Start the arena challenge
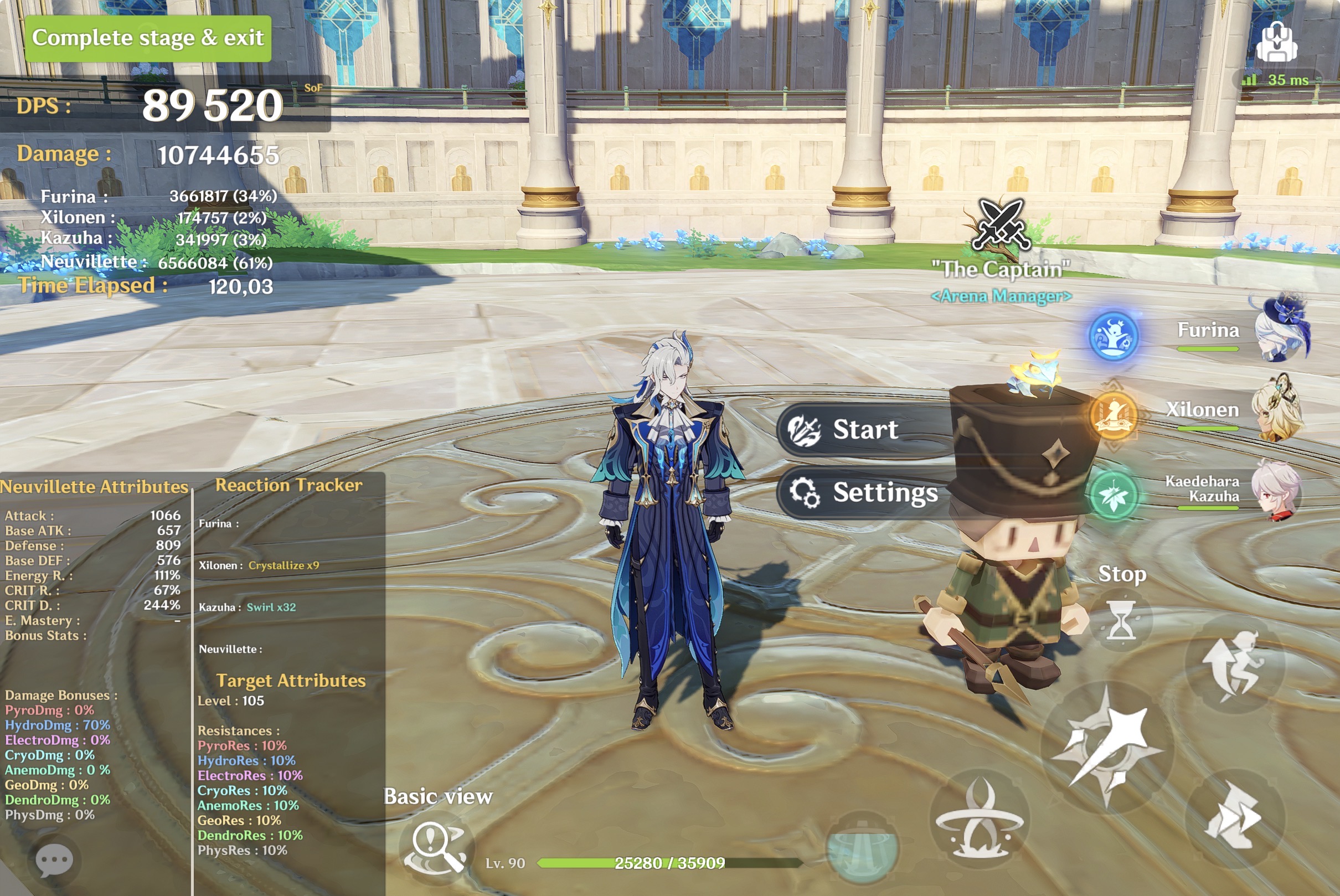Image resolution: width=1340 pixels, height=896 pixels. (x=864, y=430)
